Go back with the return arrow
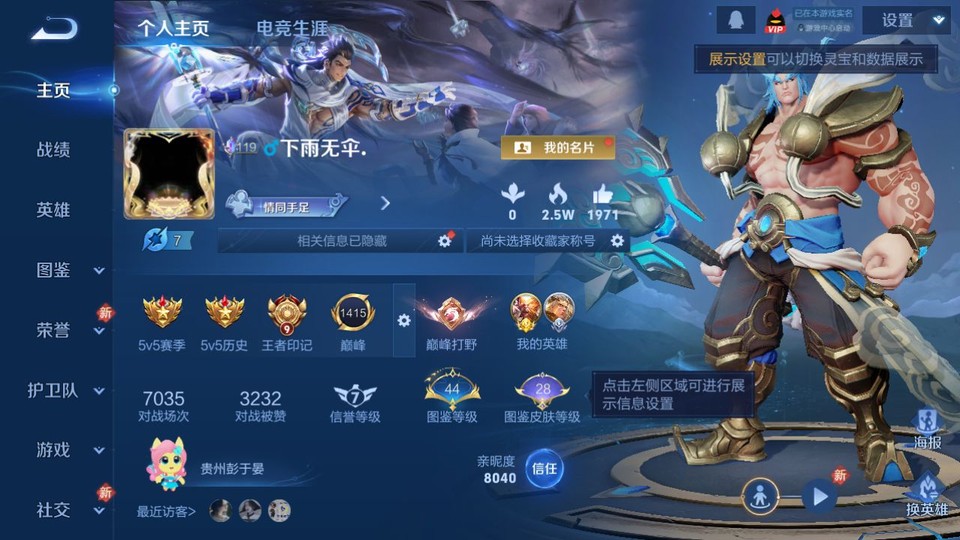This screenshot has width=960, height=540. [x=53, y=29]
